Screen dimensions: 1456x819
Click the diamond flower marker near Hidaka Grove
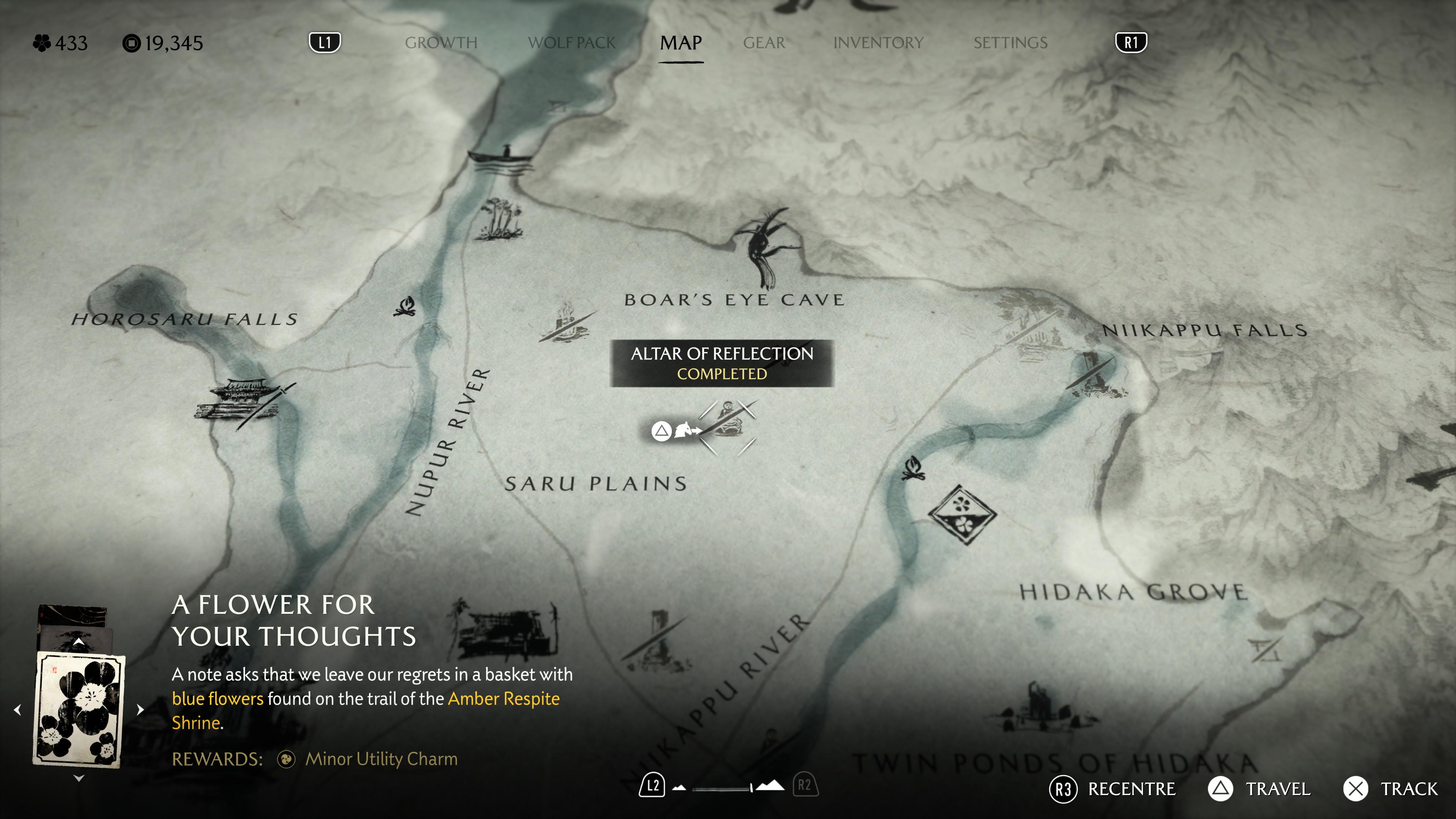tap(962, 515)
